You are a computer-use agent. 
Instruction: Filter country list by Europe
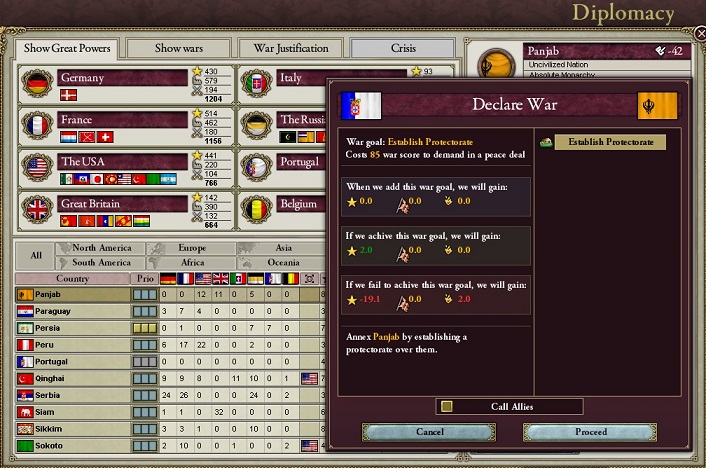pos(191,248)
